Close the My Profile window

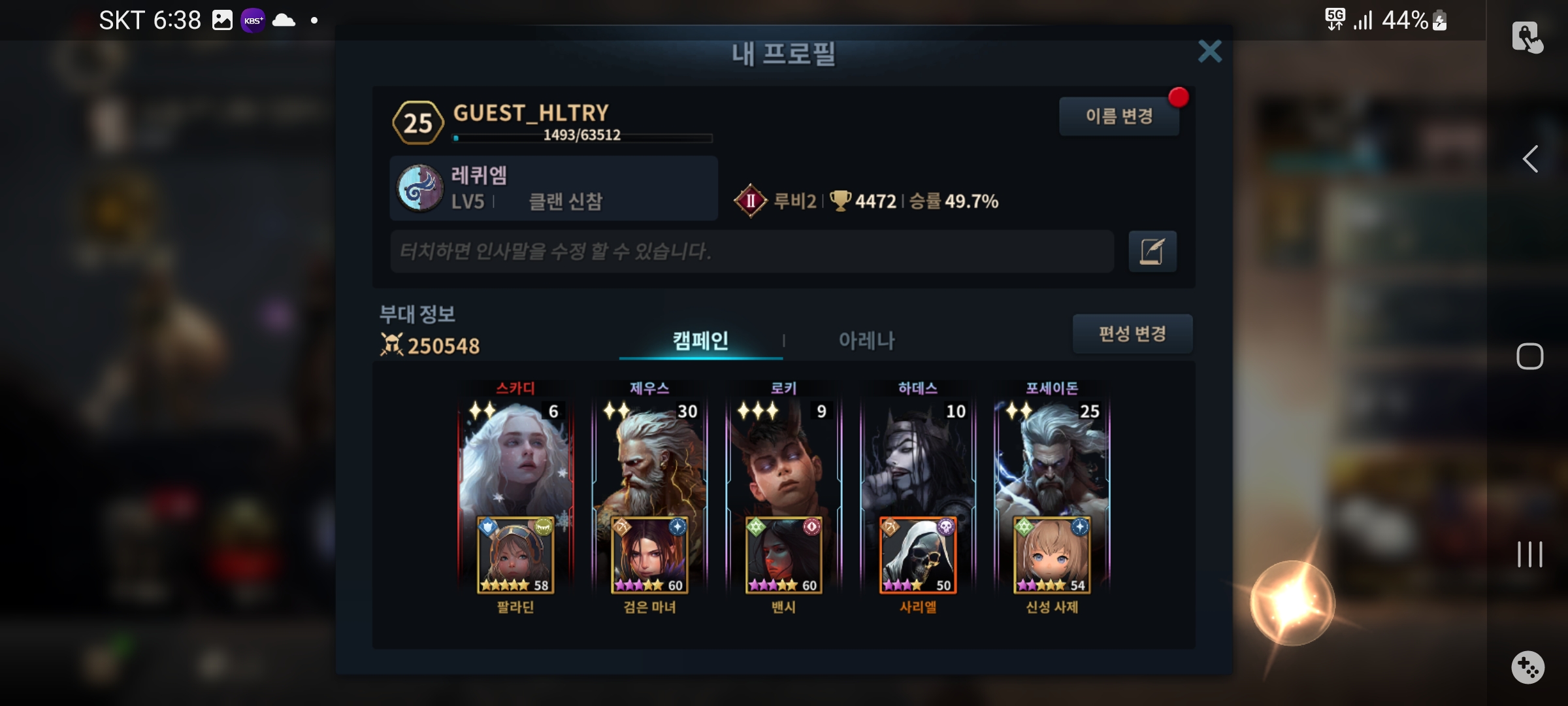[x=1209, y=51]
